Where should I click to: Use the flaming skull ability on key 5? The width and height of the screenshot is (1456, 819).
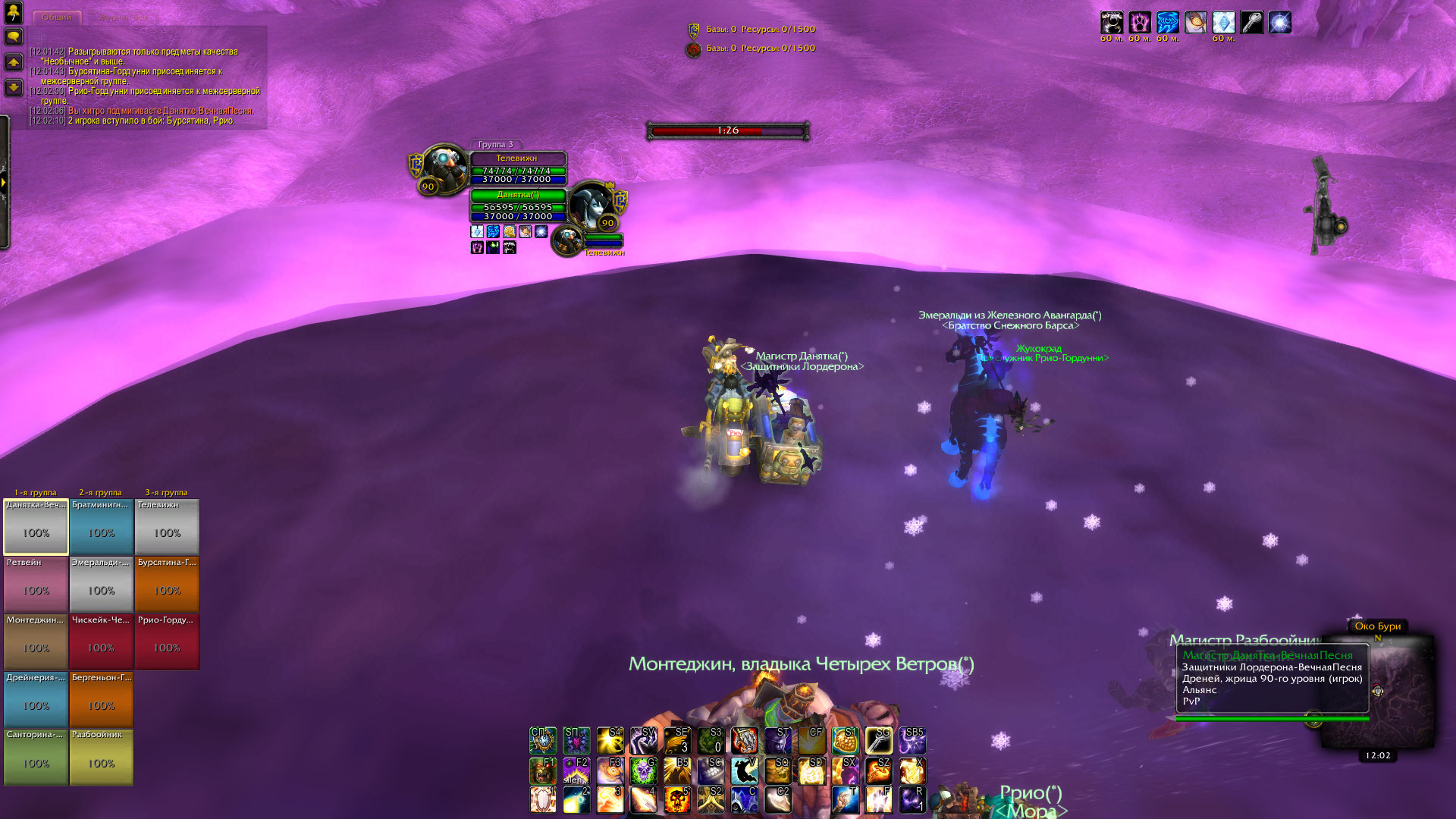pos(676,799)
